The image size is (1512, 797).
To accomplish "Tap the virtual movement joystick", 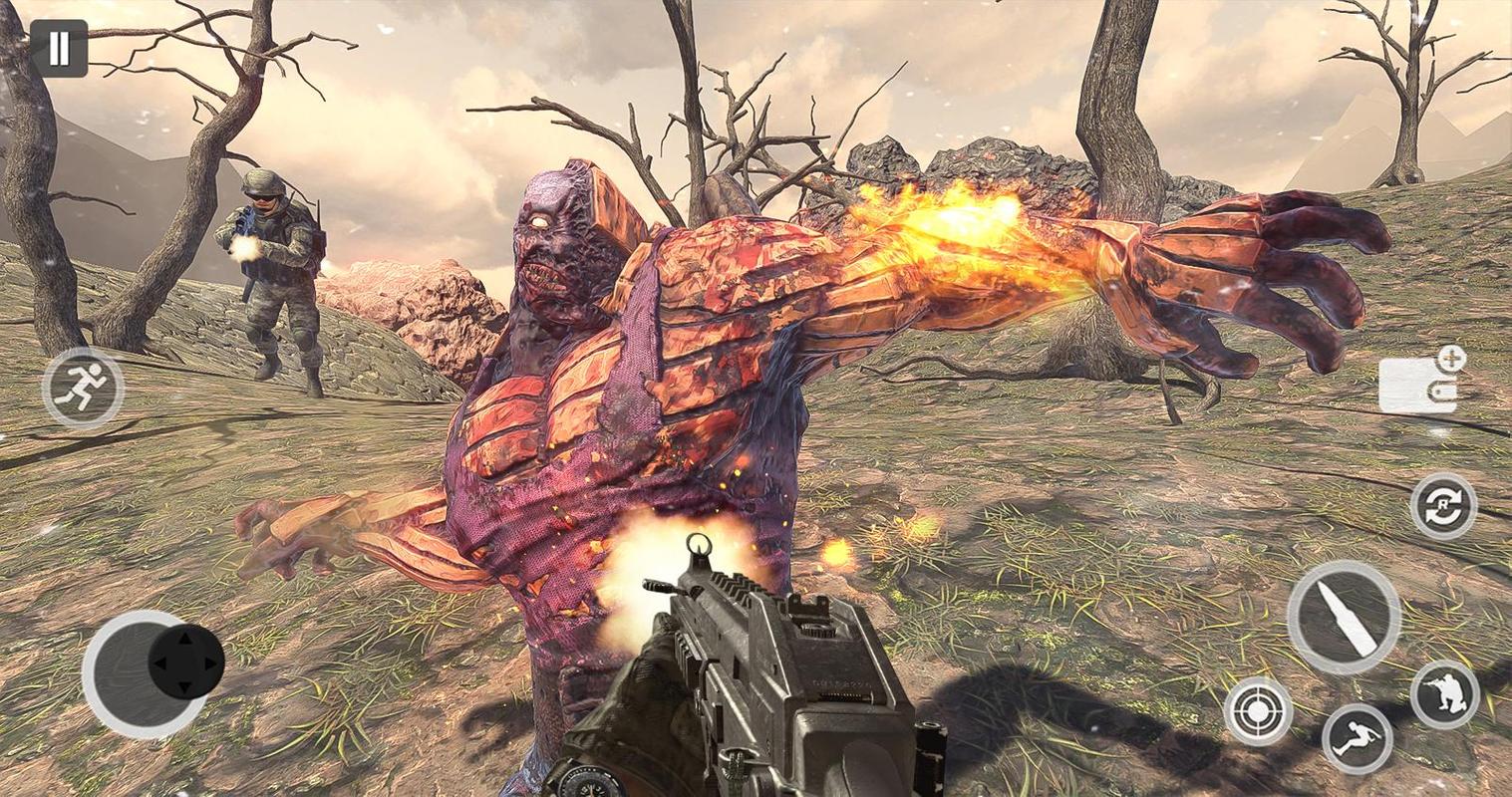I will 185,662.
